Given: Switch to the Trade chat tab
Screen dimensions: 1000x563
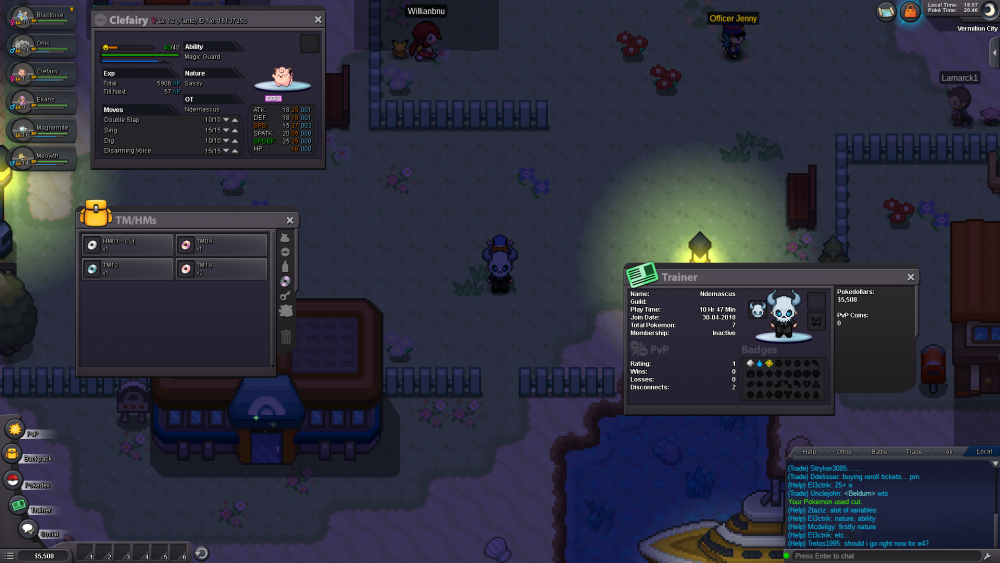Looking at the screenshot, I should pyautogui.click(x=914, y=452).
